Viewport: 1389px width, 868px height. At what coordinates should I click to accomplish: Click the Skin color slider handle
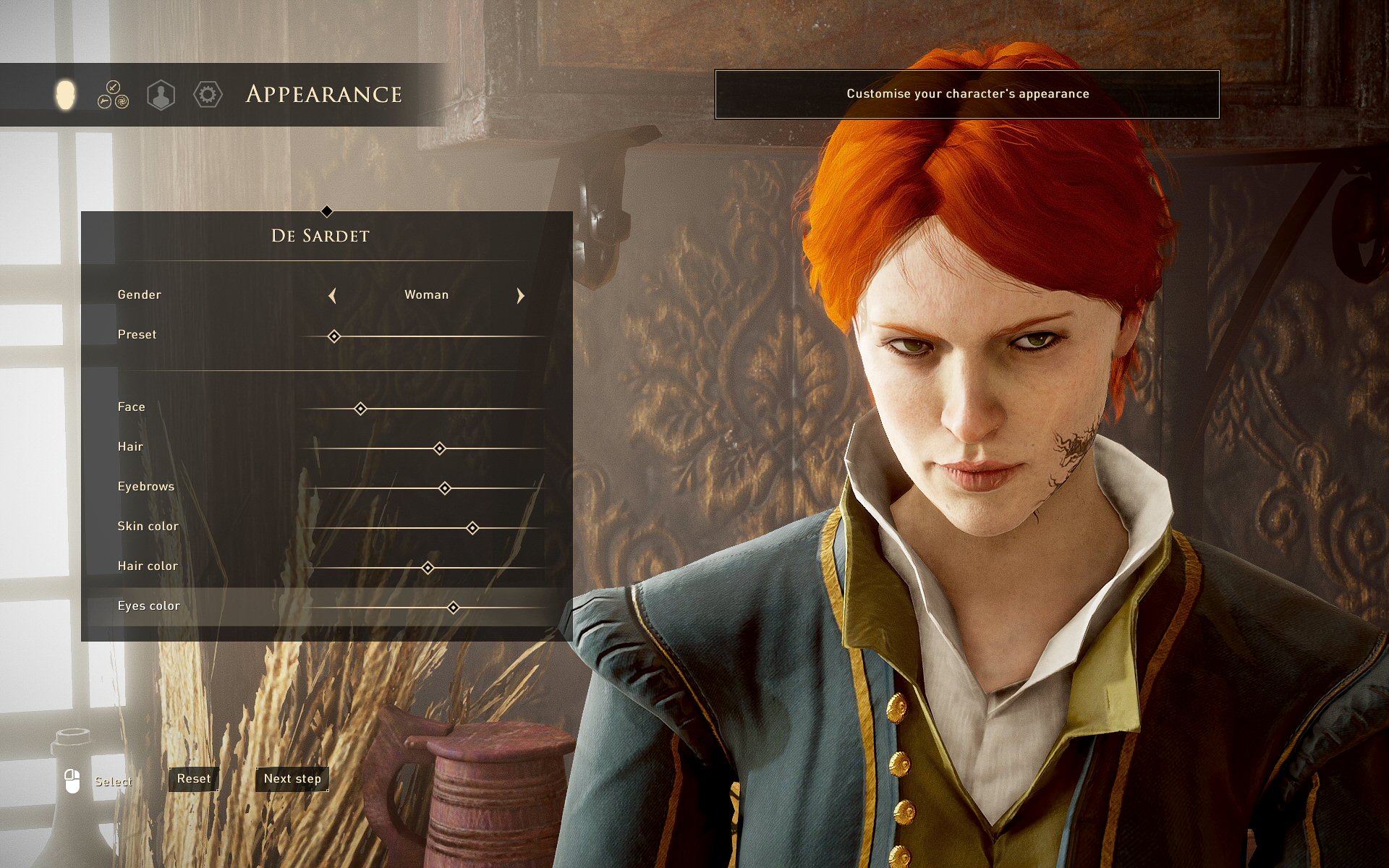pos(472,528)
